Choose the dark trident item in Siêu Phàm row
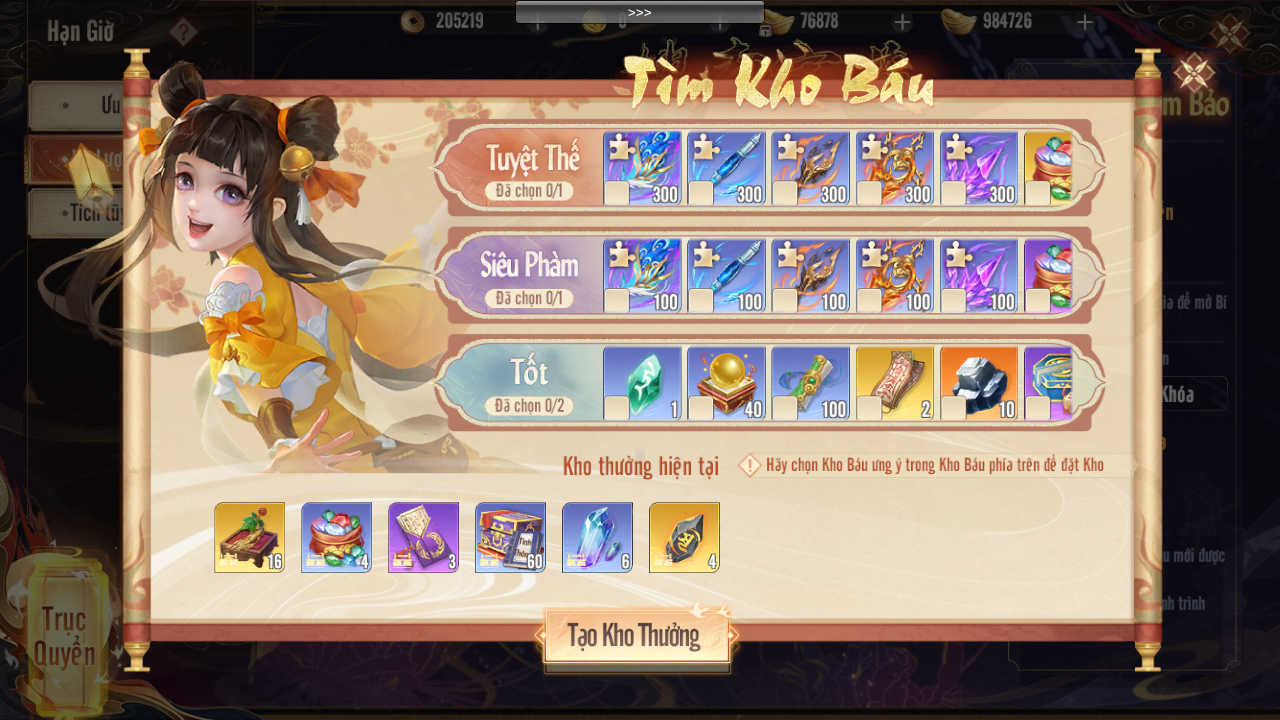This screenshot has width=1280, height=720. (810, 275)
